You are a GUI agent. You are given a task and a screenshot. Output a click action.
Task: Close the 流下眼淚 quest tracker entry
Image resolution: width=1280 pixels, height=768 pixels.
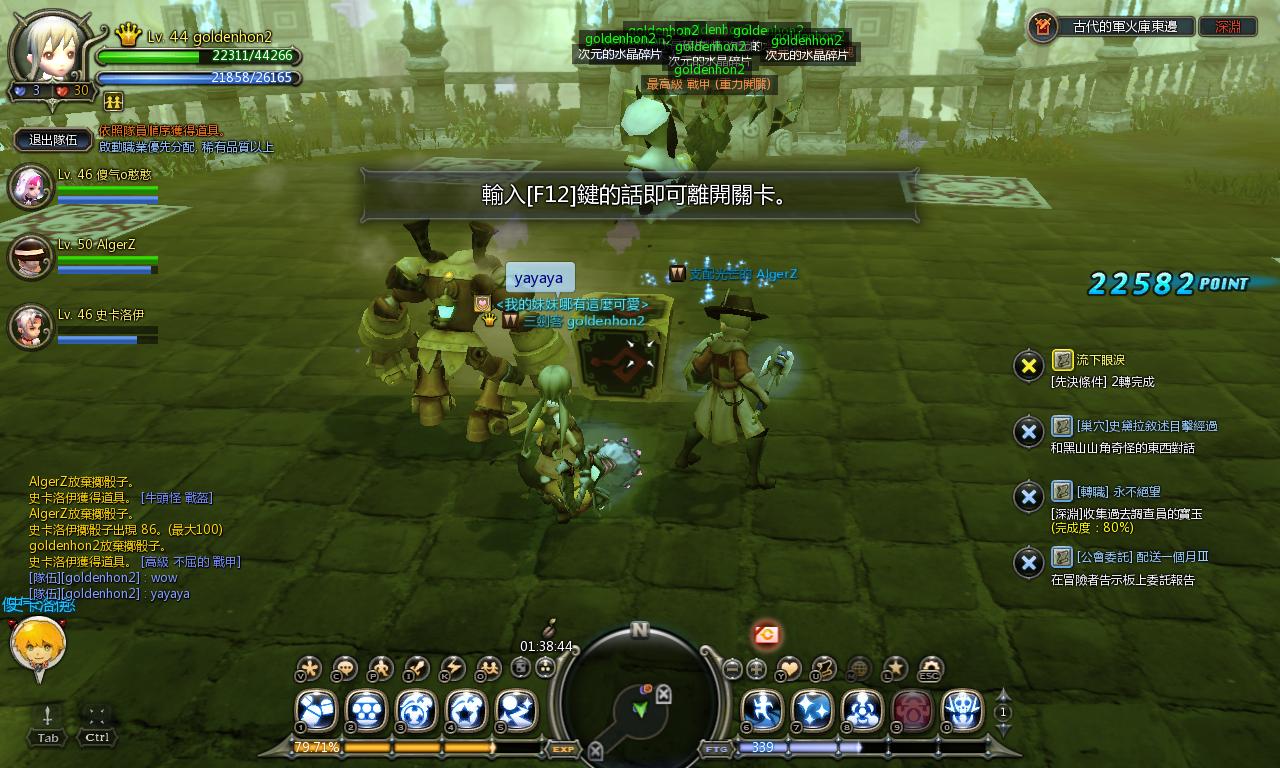pos(1028,366)
